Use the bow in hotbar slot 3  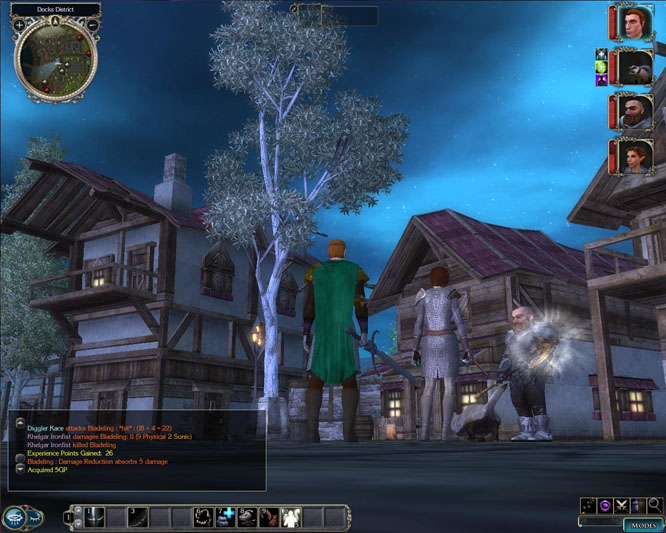point(137,517)
